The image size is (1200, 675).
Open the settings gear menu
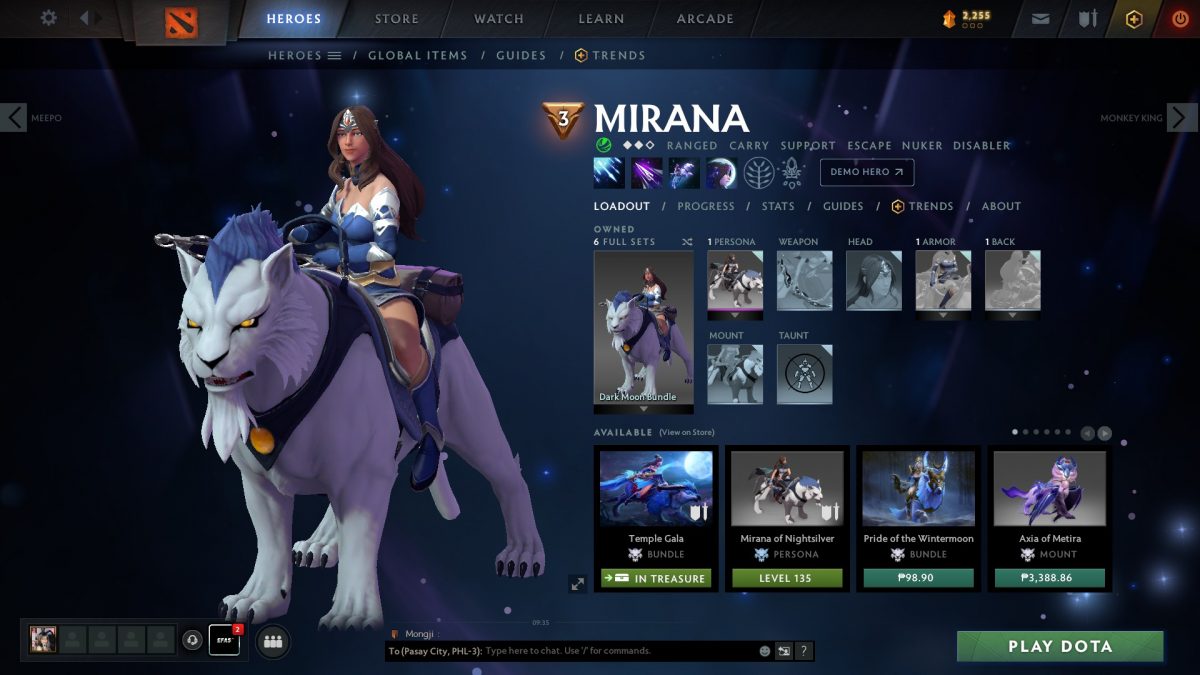pyautogui.click(x=48, y=18)
